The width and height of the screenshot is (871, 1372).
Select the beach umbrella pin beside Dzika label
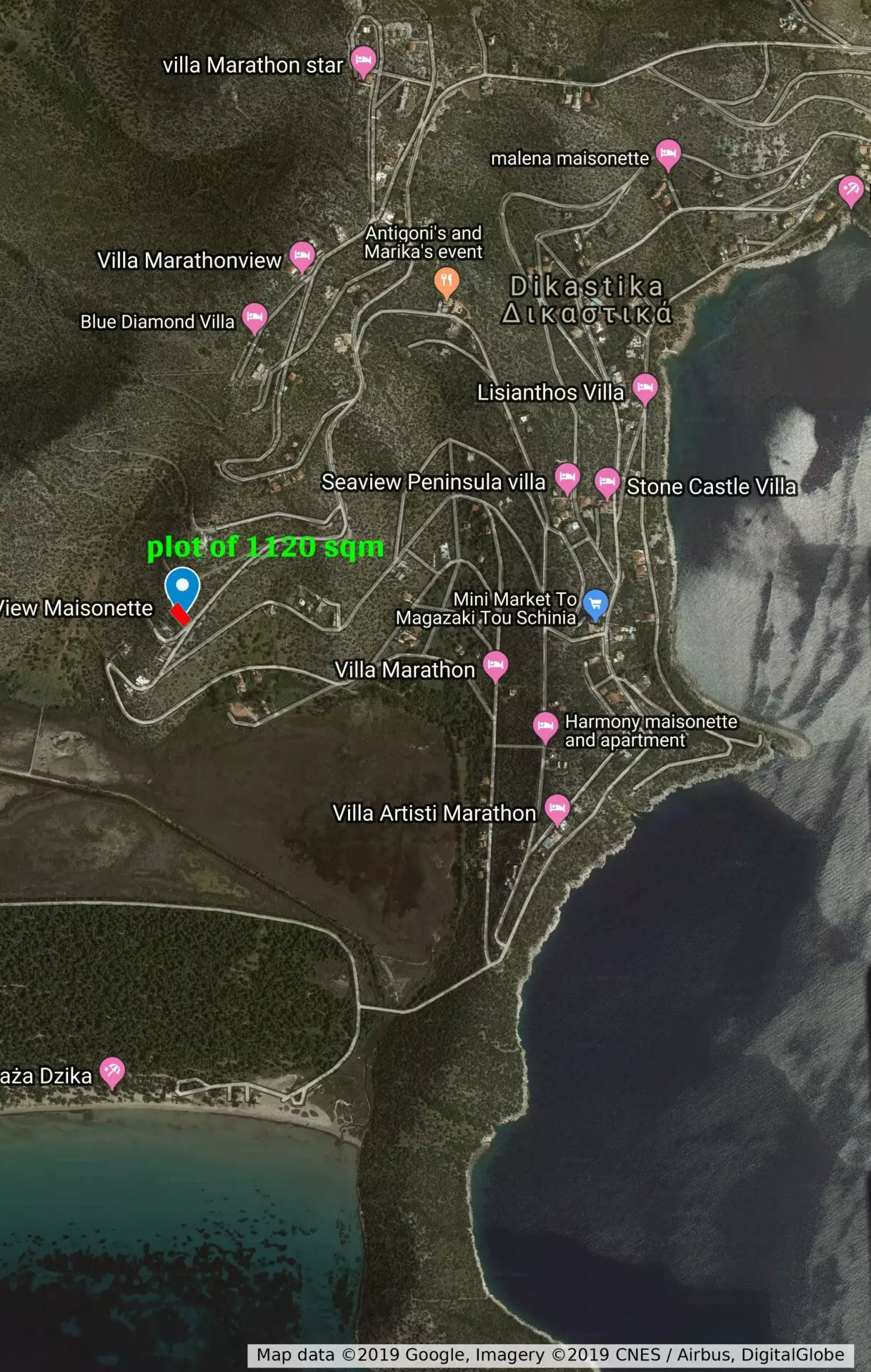(x=112, y=1071)
